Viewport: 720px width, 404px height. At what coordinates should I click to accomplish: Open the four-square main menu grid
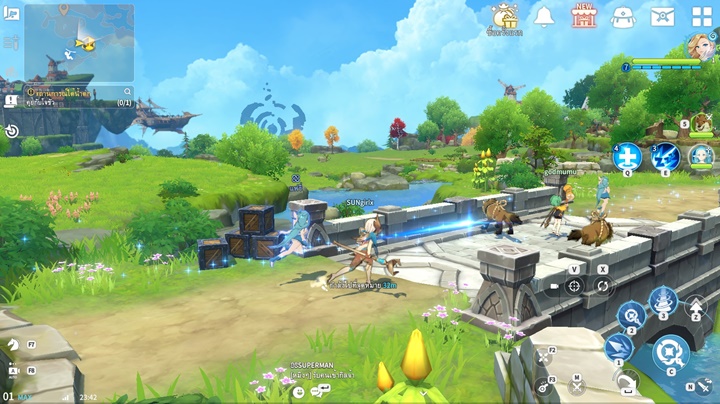coord(701,17)
